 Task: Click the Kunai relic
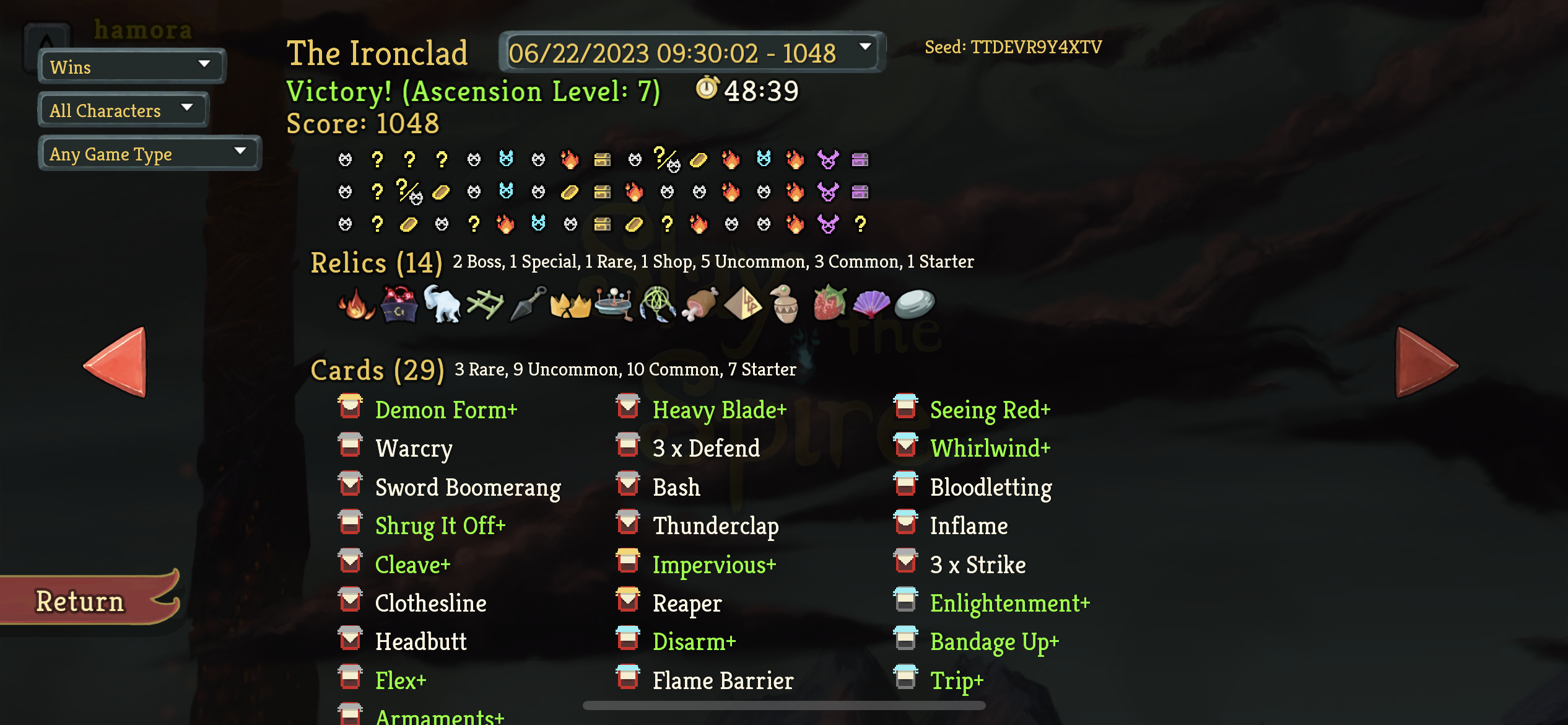click(526, 304)
